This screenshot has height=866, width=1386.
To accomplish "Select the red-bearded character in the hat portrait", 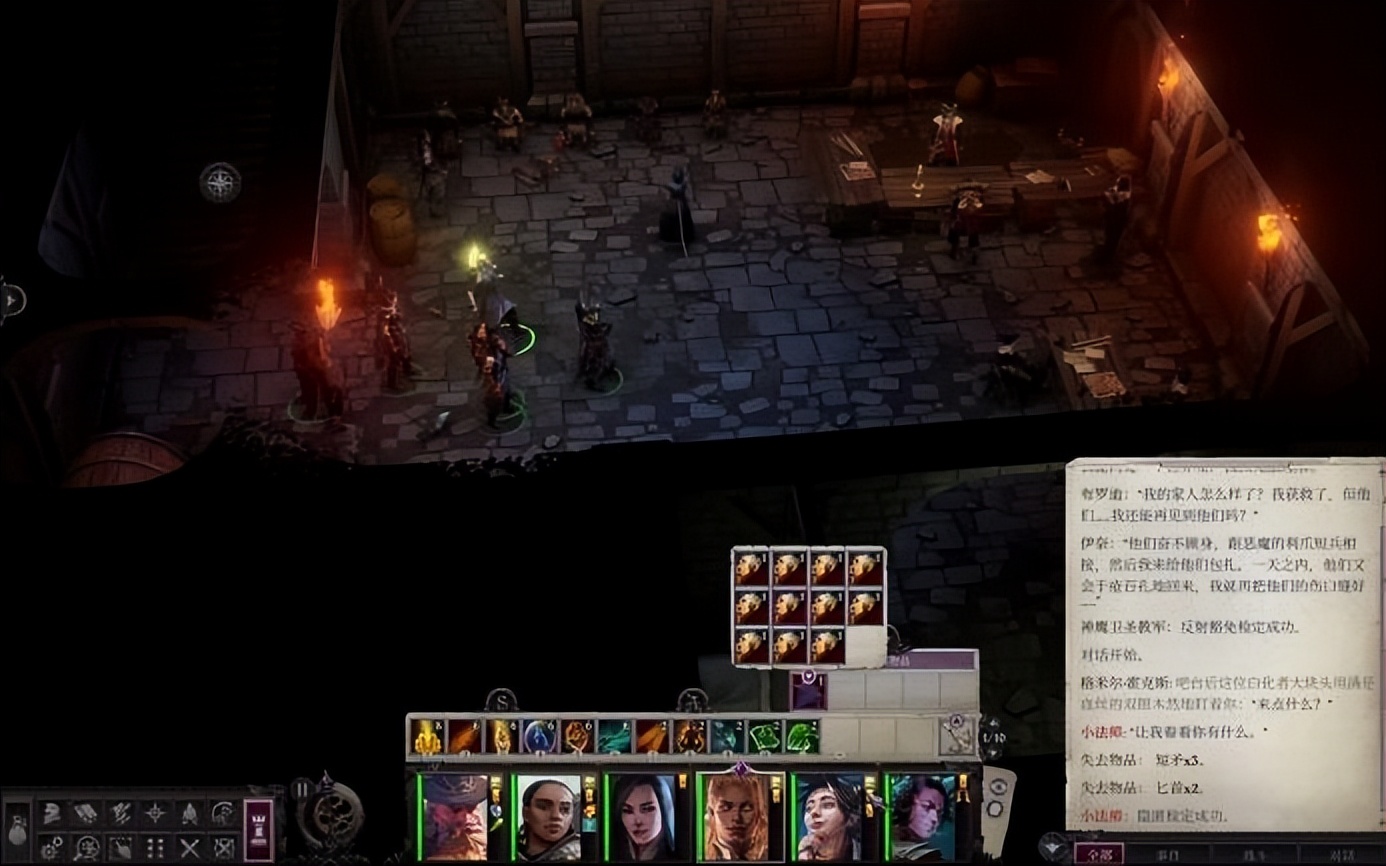I will 453,816.
